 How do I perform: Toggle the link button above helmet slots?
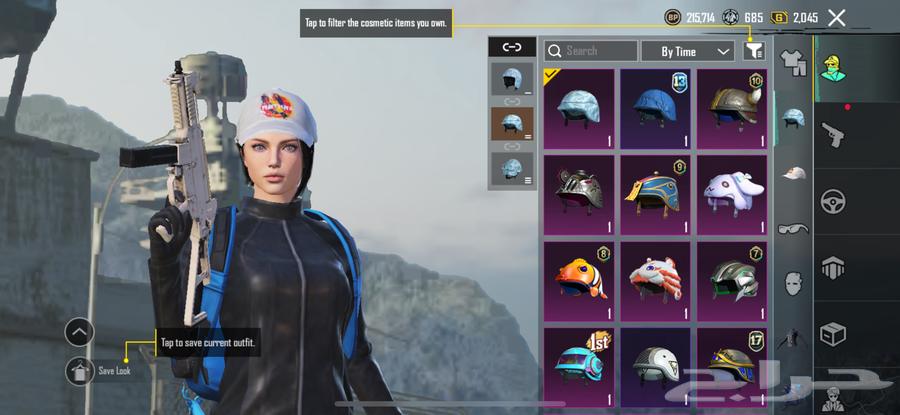(512, 47)
